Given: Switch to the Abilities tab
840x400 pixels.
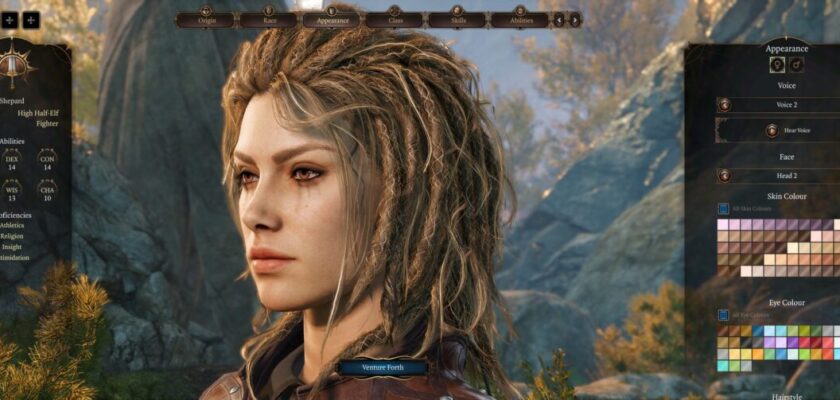Looking at the screenshot, I should 520,19.
